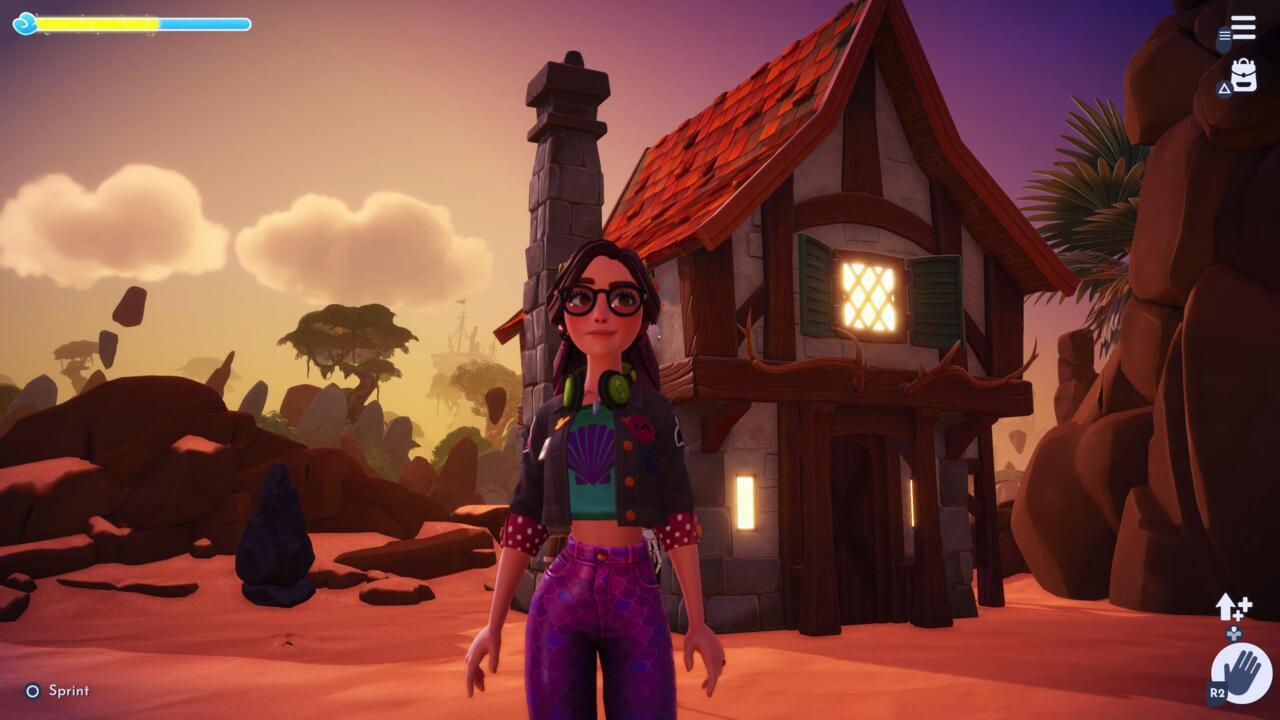The image size is (1280, 720).
Task: Click the touchpad button prompt next to menu
Action: coord(1223,37)
